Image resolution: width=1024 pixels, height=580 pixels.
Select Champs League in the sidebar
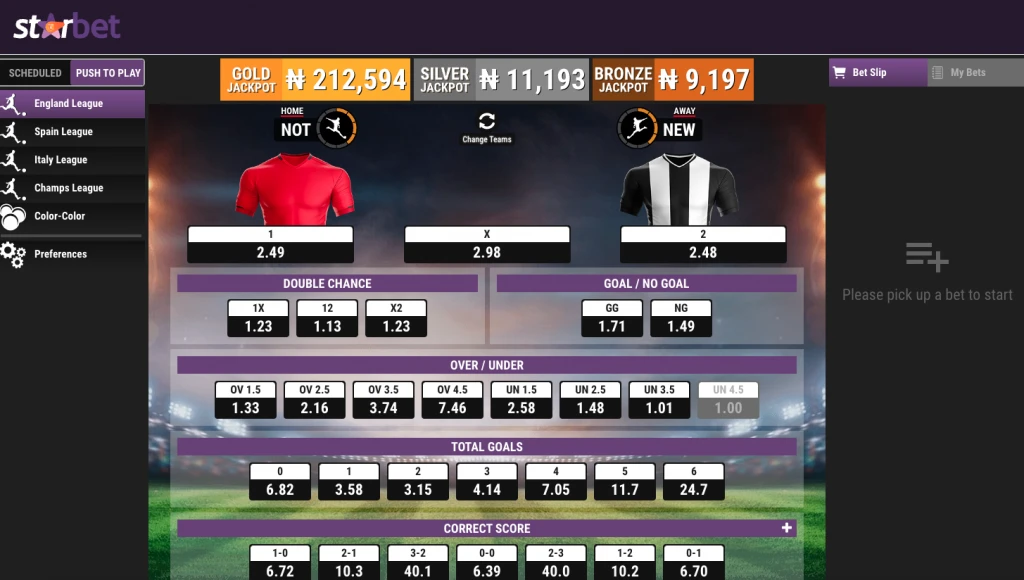click(68, 188)
